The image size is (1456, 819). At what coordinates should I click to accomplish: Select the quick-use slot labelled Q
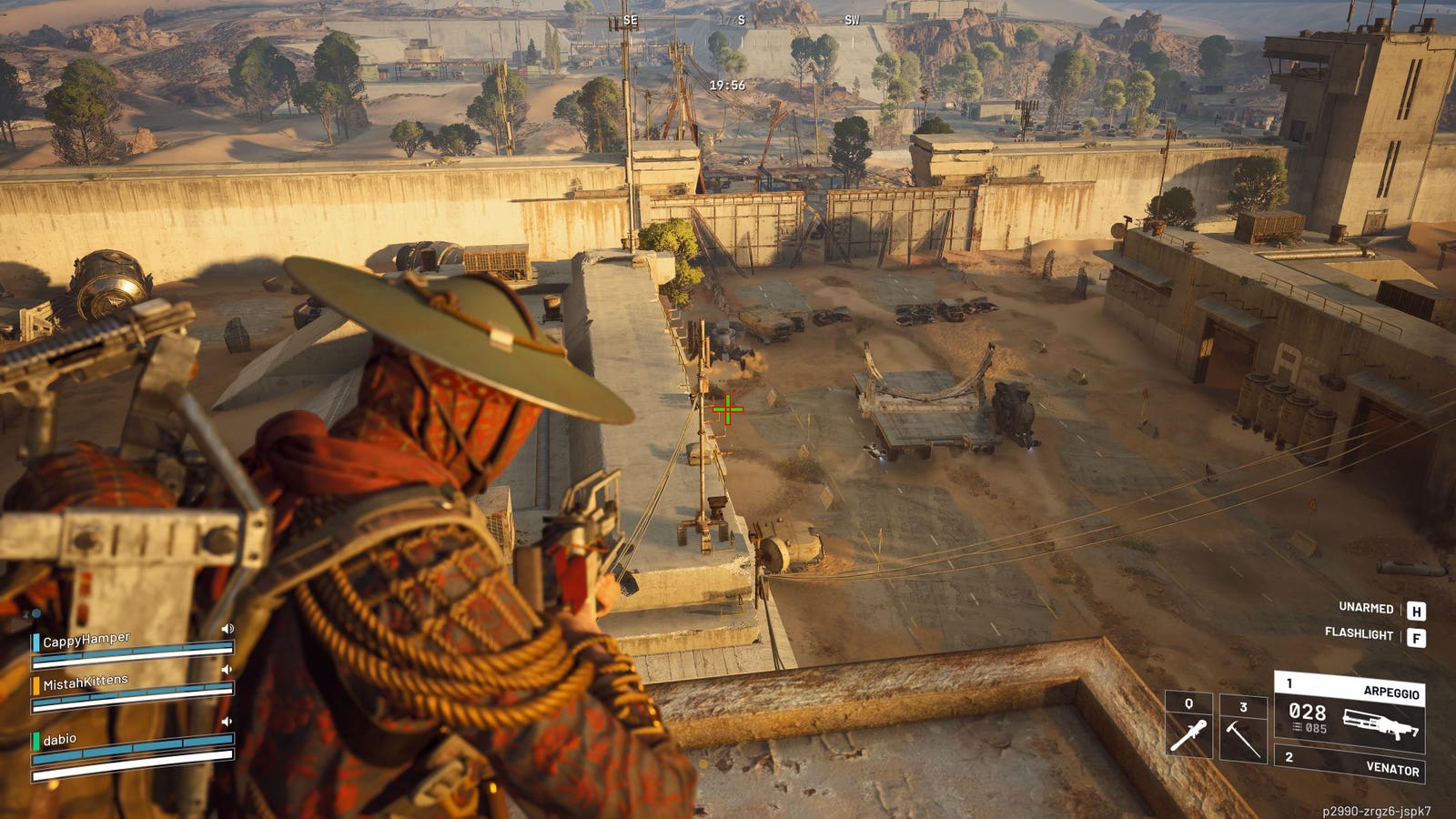[x=1188, y=726]
